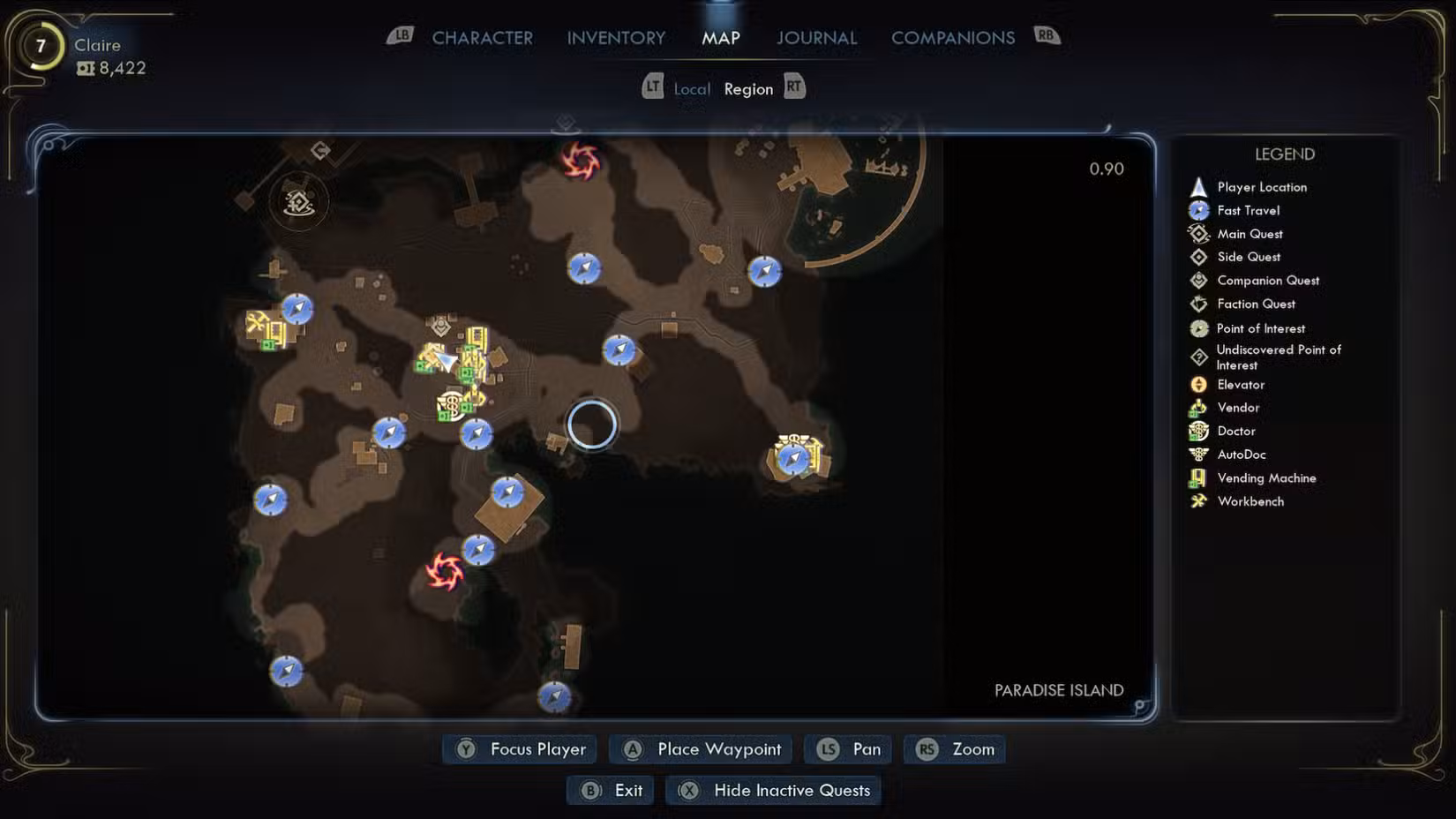1456x819 pixels.
Task: Click the RT button prompt beside Region
Action: [793, 87]
